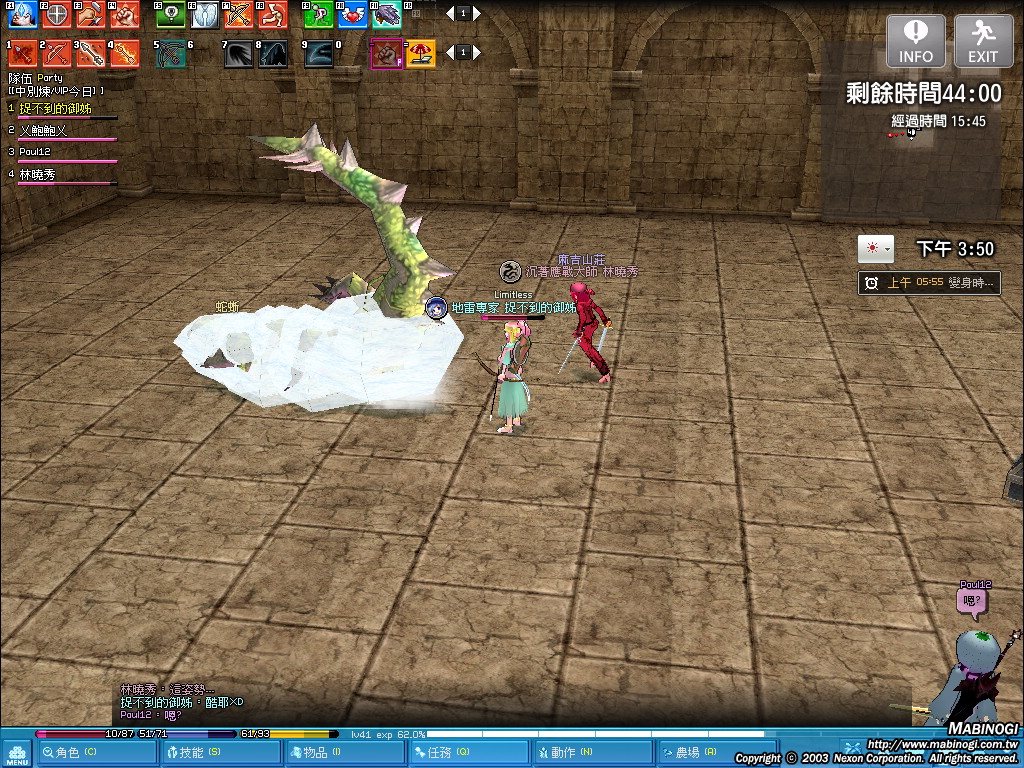Select party member 林曉秀 in the list
The height and width of the screenshot is (768, 1024).
point(38,174)
